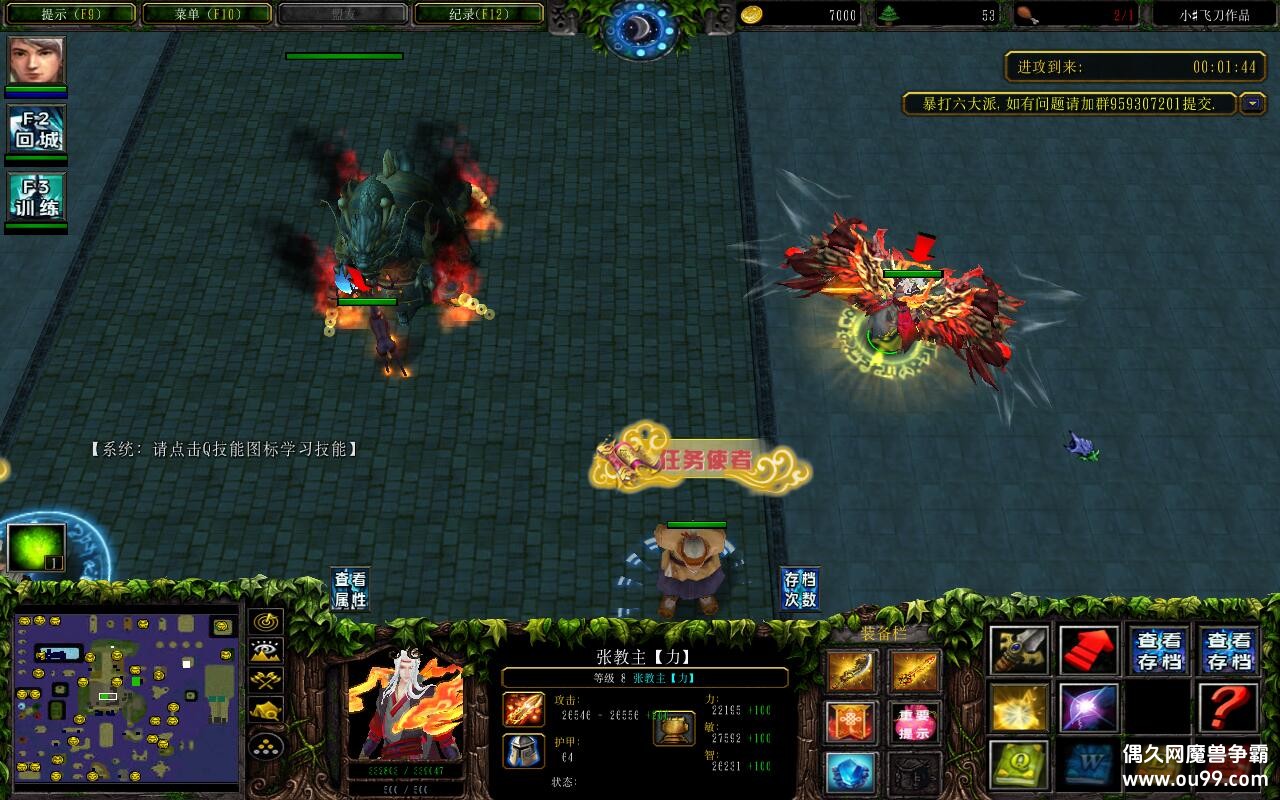1280x800 pixels.
Task: Toggle minimap terrain display with the eye icon
Action: 266,652
